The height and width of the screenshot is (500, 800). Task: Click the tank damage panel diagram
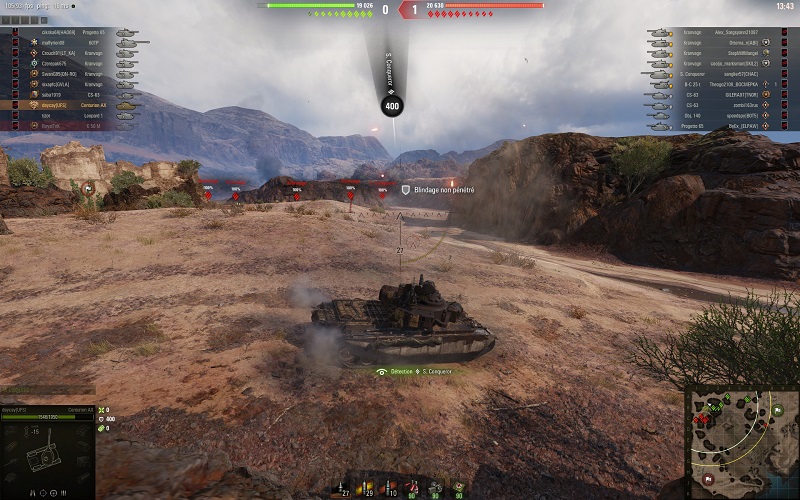[x=46, y=455]
